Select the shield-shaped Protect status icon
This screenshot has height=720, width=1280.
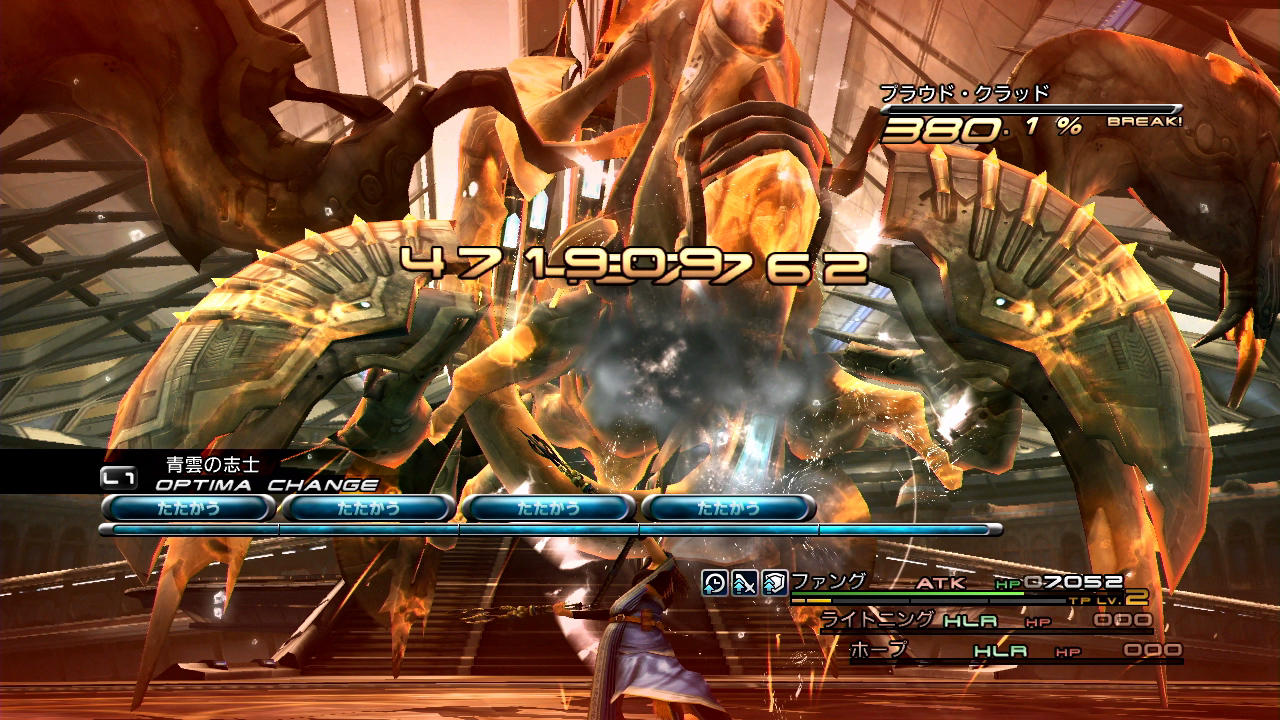pos(774,583)
